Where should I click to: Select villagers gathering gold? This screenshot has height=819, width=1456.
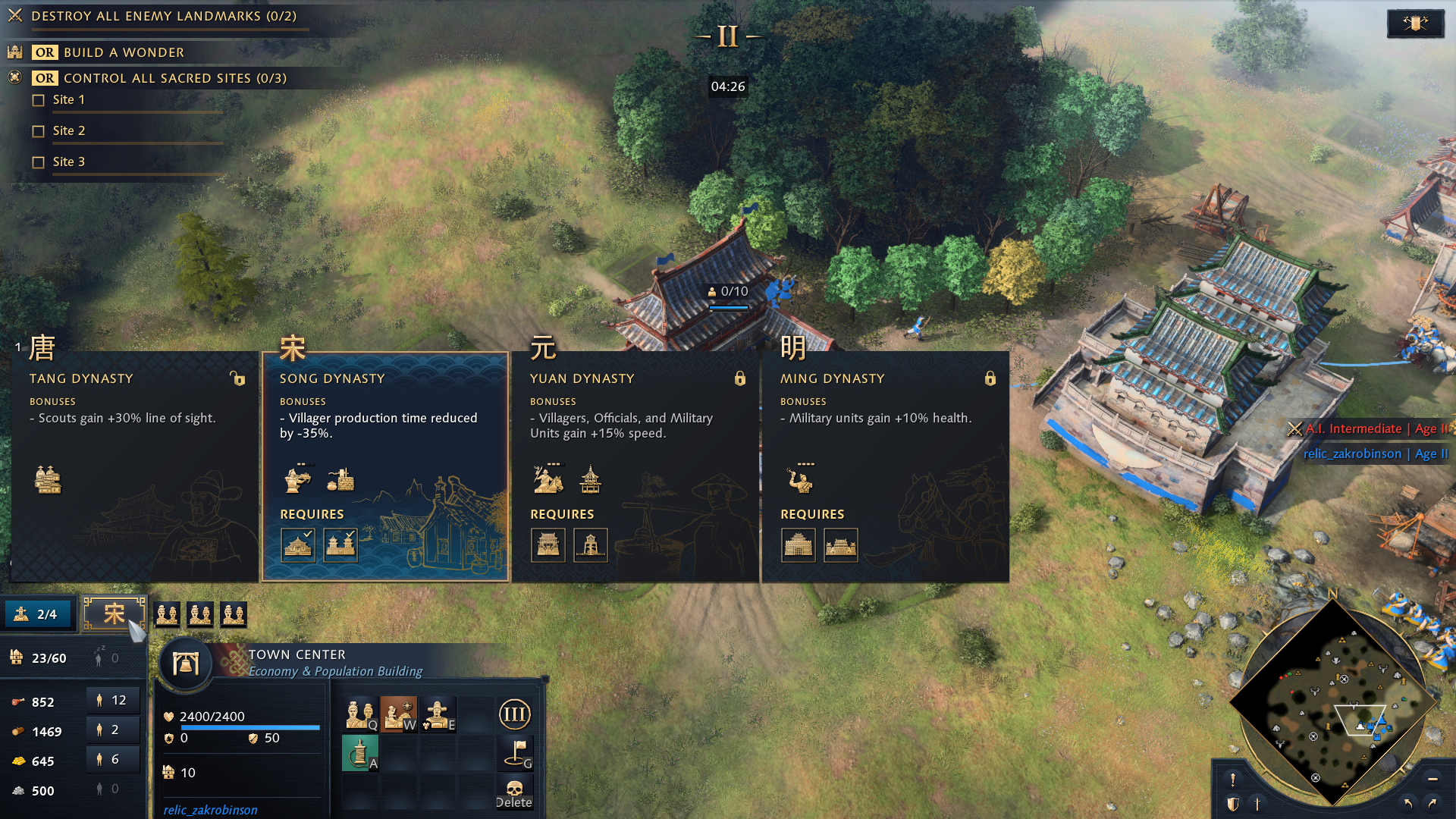point(112,760)
